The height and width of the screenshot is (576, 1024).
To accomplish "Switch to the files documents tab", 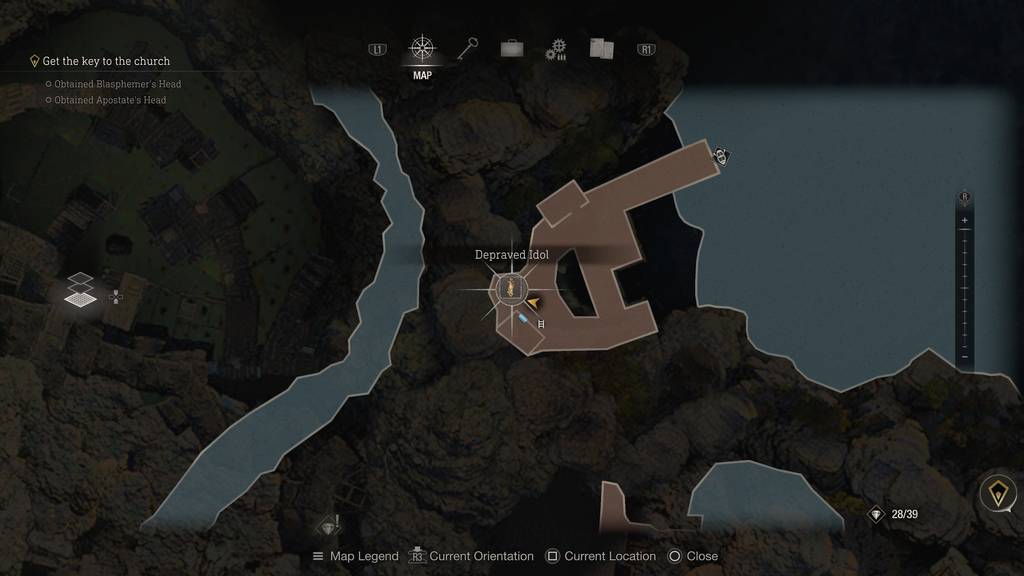I will [x=601, y=49].
